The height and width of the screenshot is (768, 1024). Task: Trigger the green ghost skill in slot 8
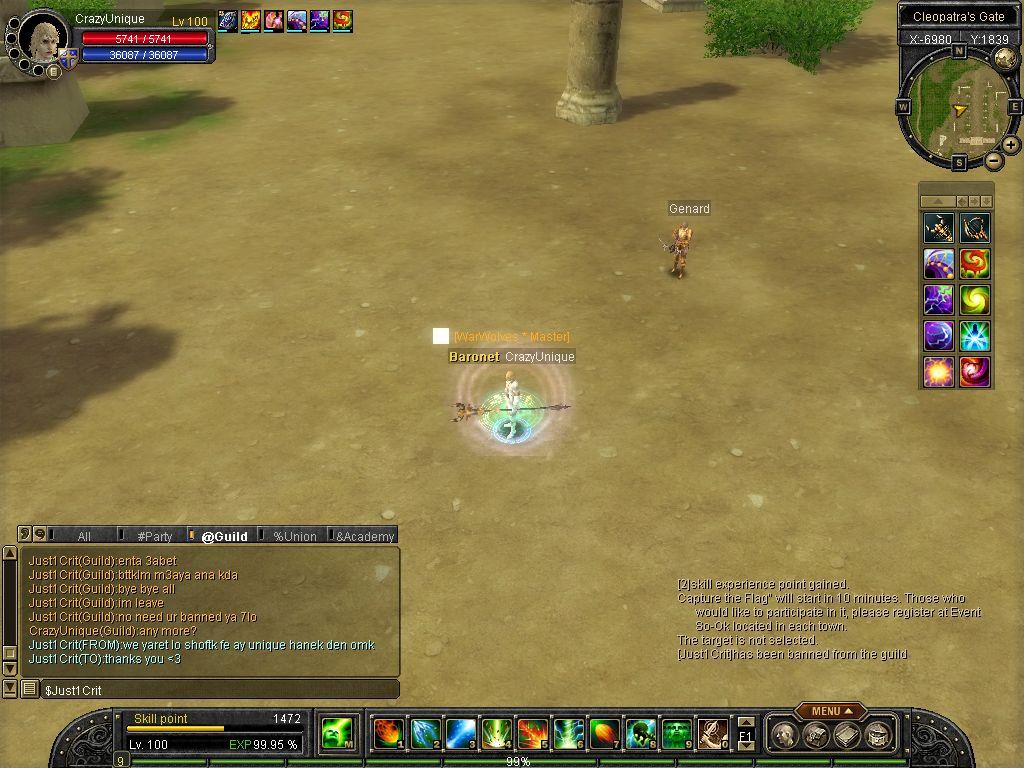click(x=640, y=734)
